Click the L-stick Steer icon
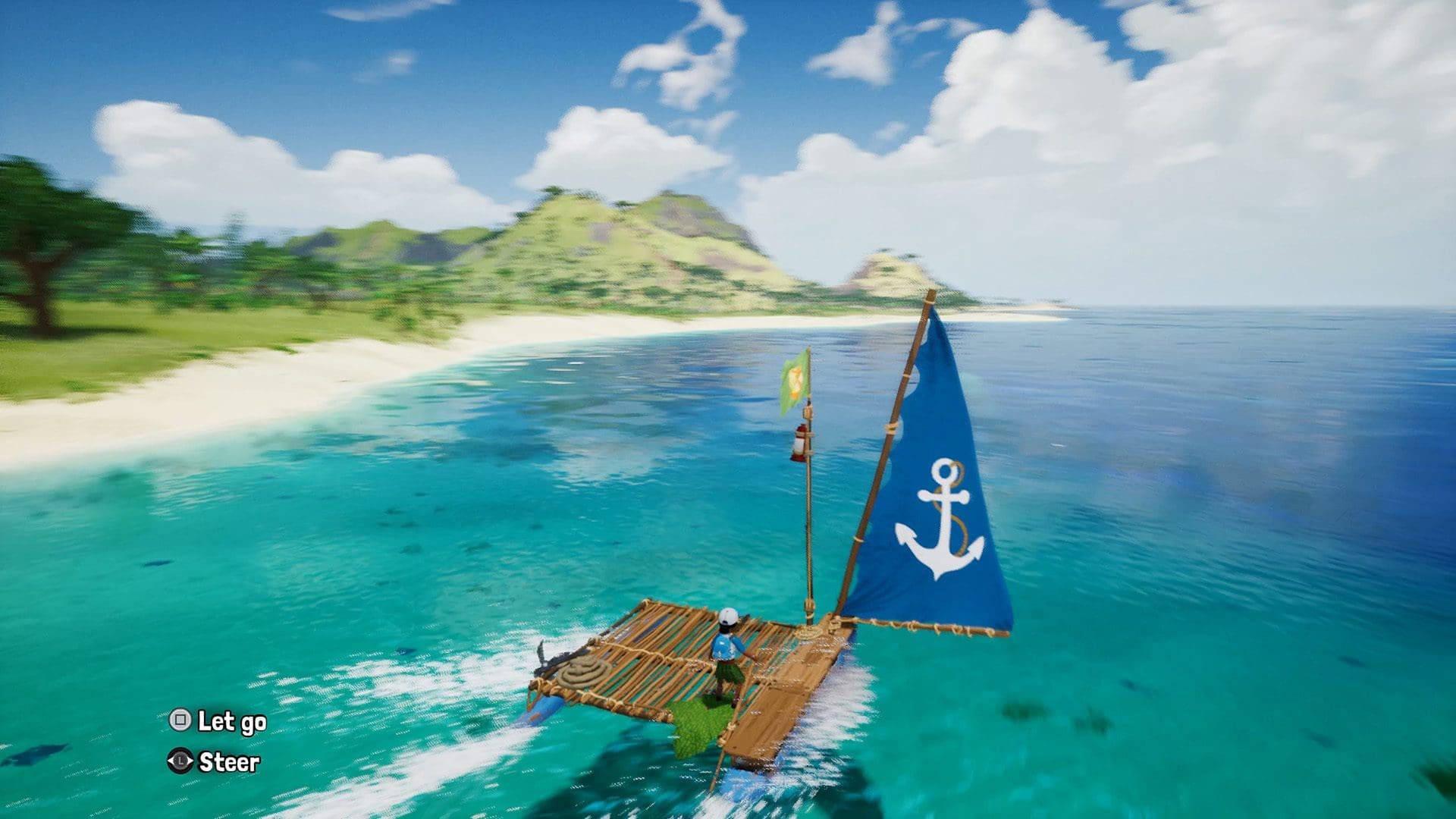This screenshot has height=819, width=1456. (x=180, y=760)
